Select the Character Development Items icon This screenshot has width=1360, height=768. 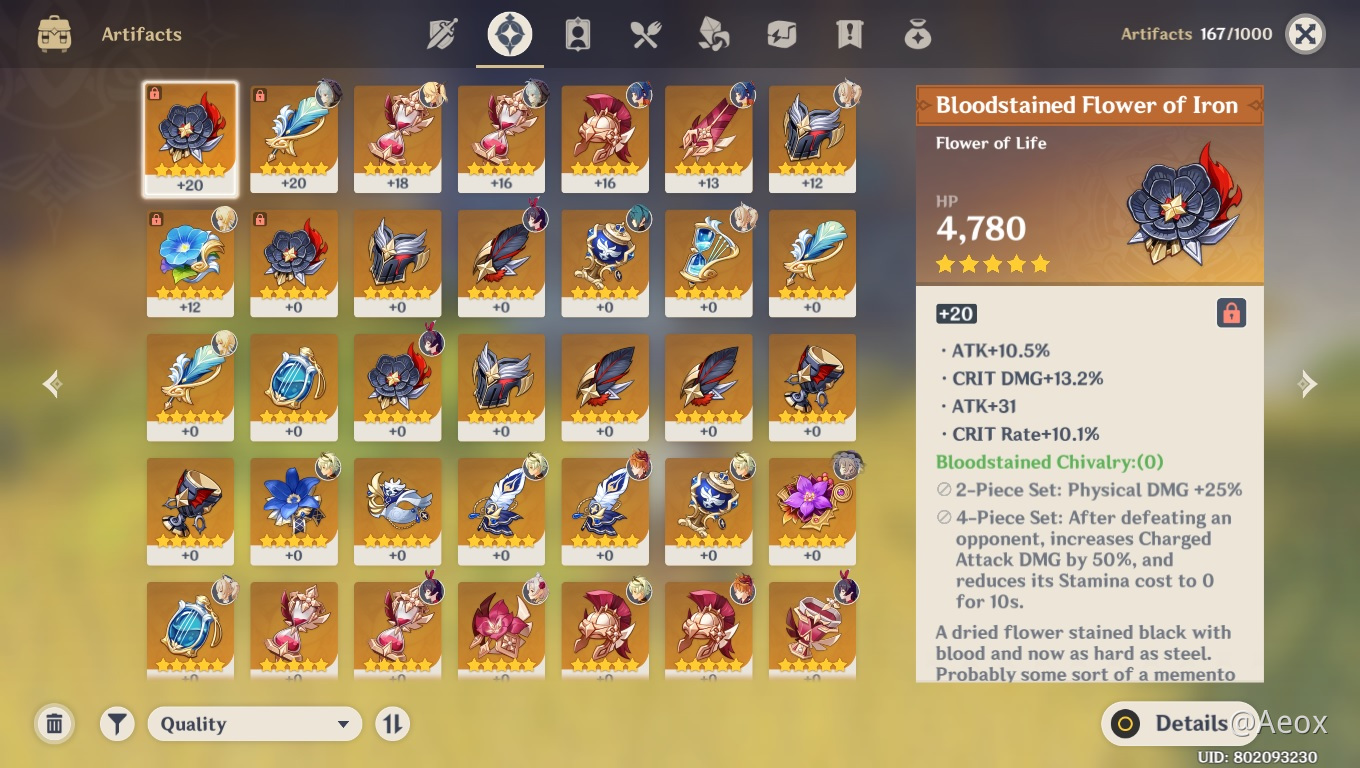577,33
